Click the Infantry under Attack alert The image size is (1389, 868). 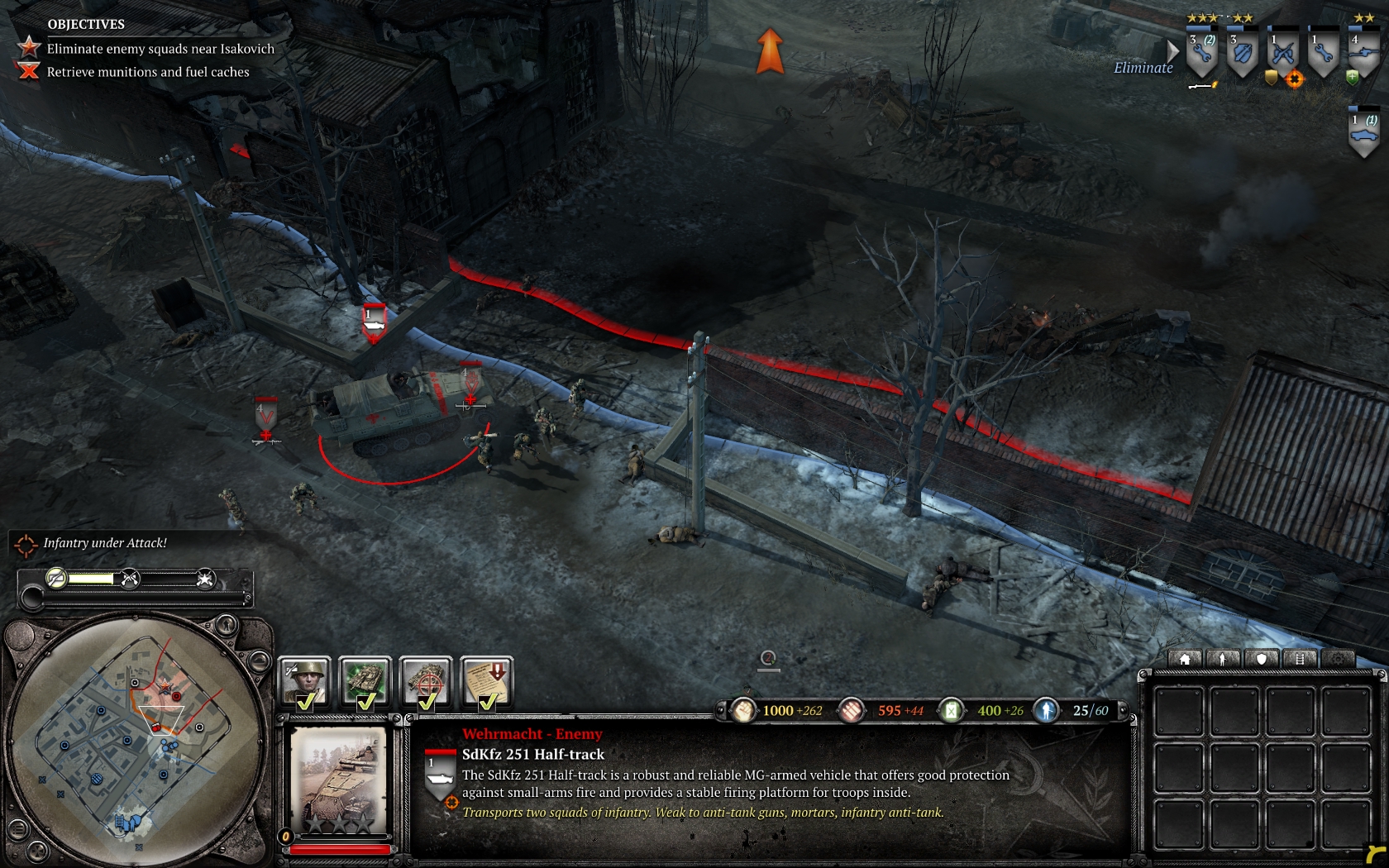pyautogui.click(x=104, y=543)
